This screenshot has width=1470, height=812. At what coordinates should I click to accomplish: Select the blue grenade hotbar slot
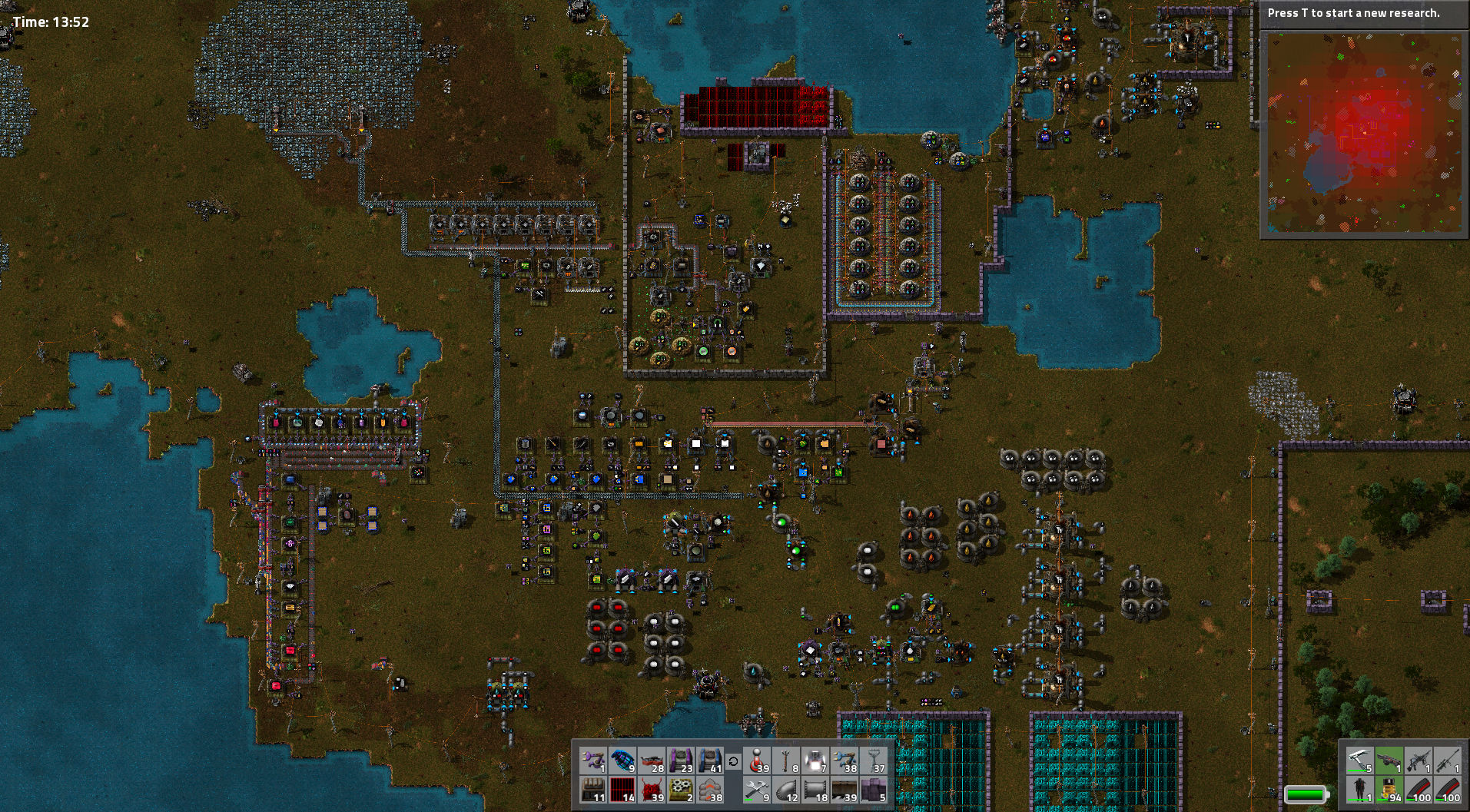[622, 761]
